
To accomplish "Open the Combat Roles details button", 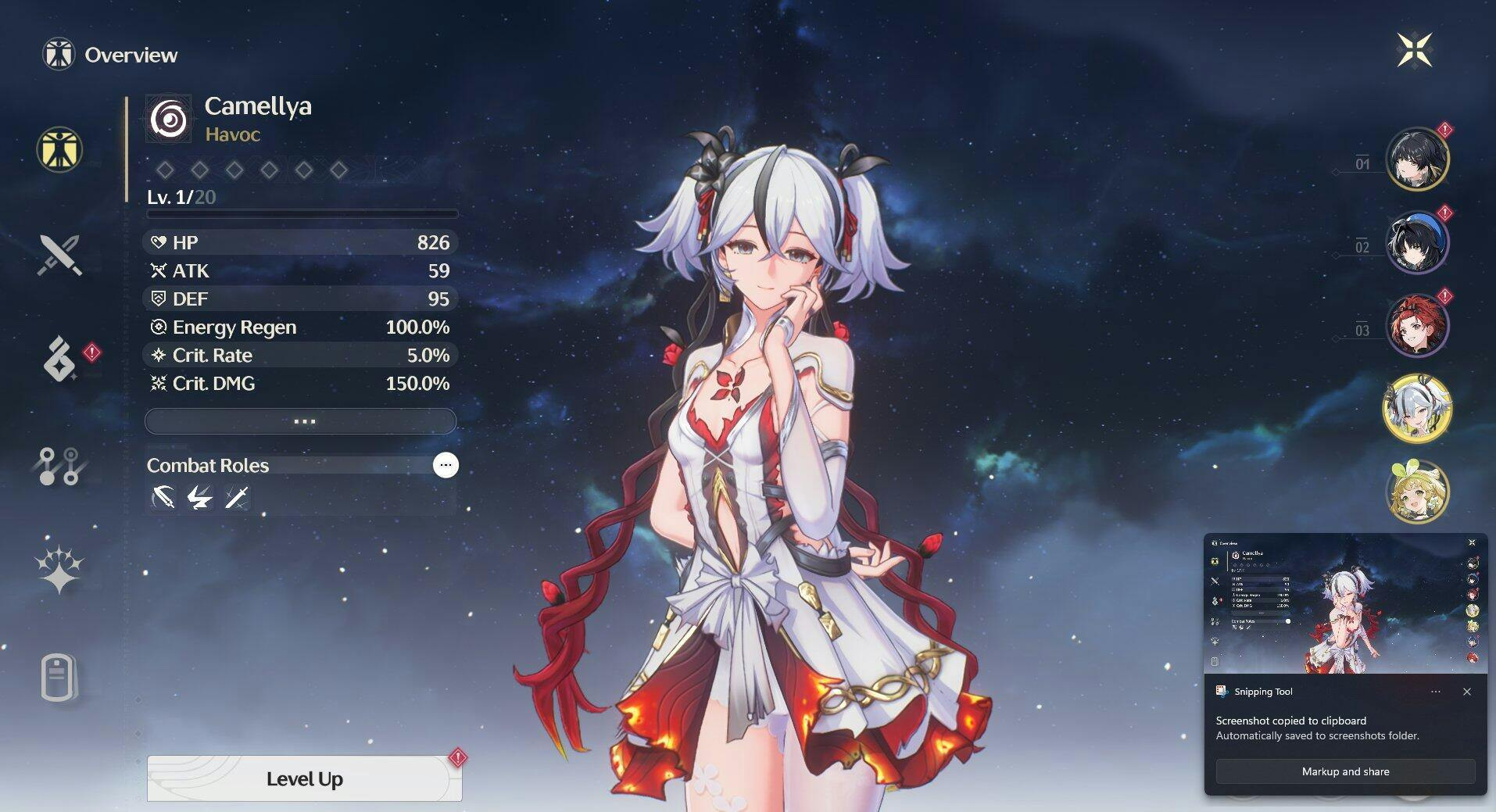I will tap(446, 465).
